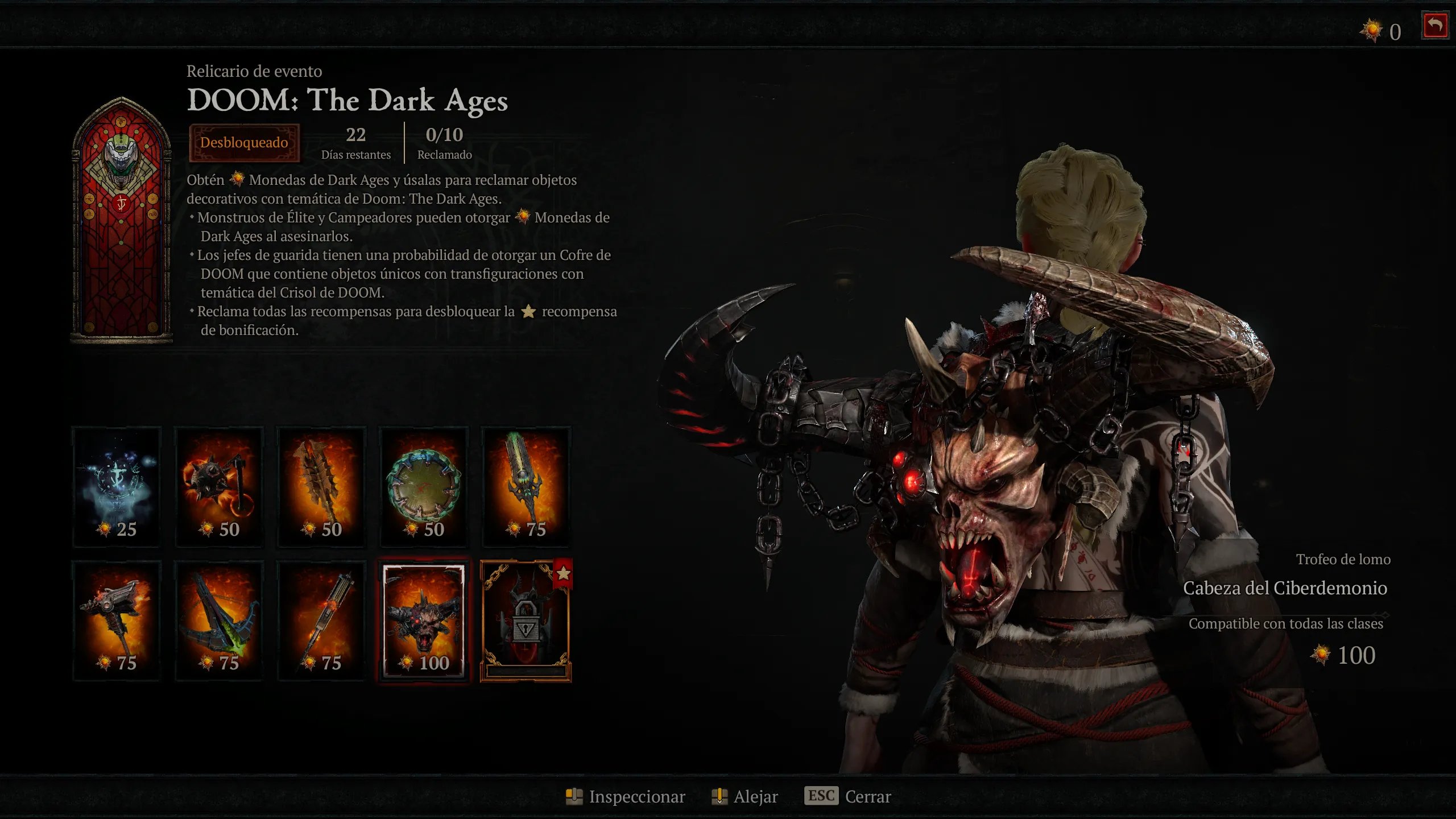Click the Desbloqueado status button
1456x819 pixels.
point(244,142)
